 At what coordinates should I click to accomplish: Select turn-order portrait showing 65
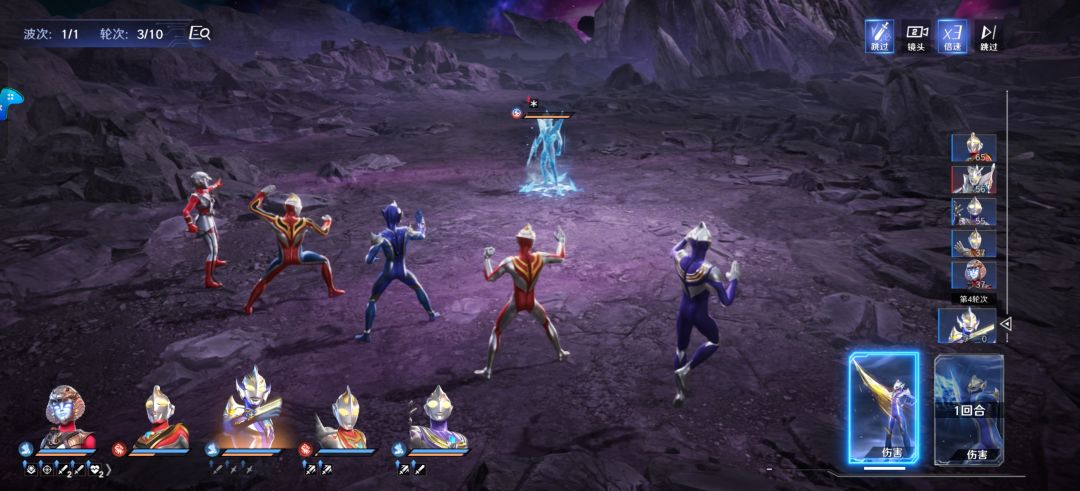(x=973, y=148)
